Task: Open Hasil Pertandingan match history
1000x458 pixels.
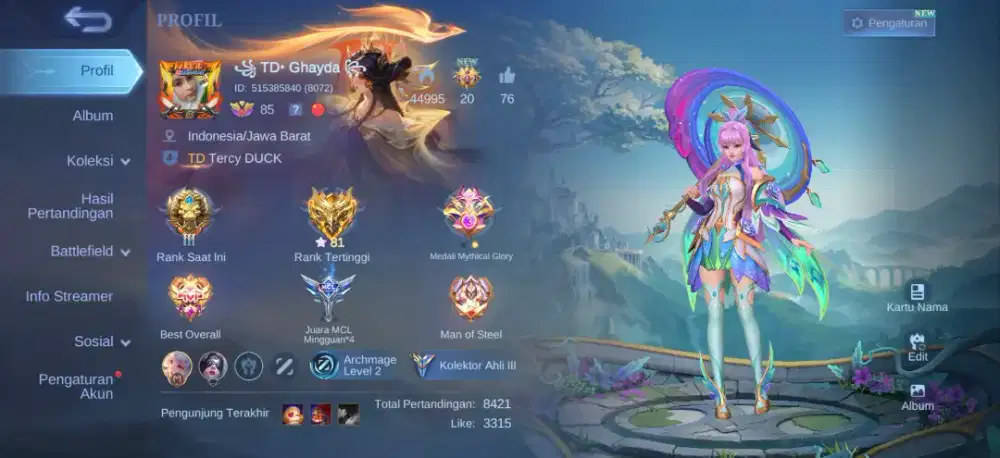Action: click(84, 206)
